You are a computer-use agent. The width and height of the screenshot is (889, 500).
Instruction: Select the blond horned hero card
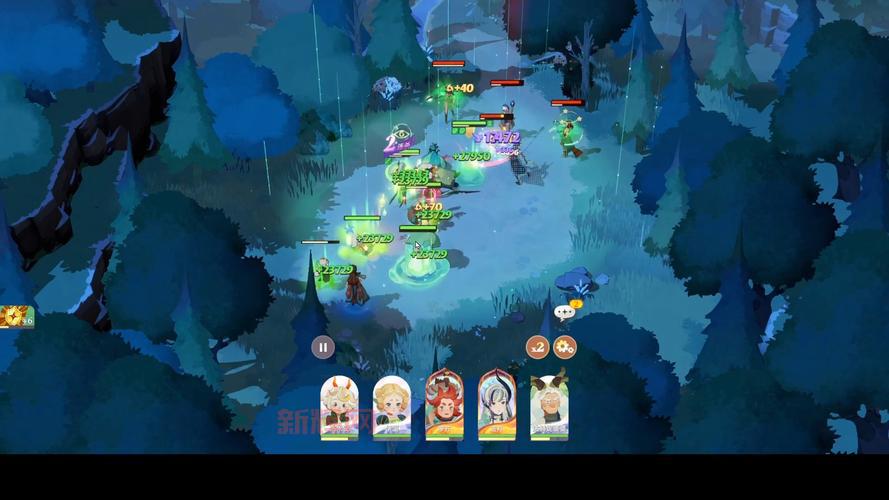(x=340, y=406)
